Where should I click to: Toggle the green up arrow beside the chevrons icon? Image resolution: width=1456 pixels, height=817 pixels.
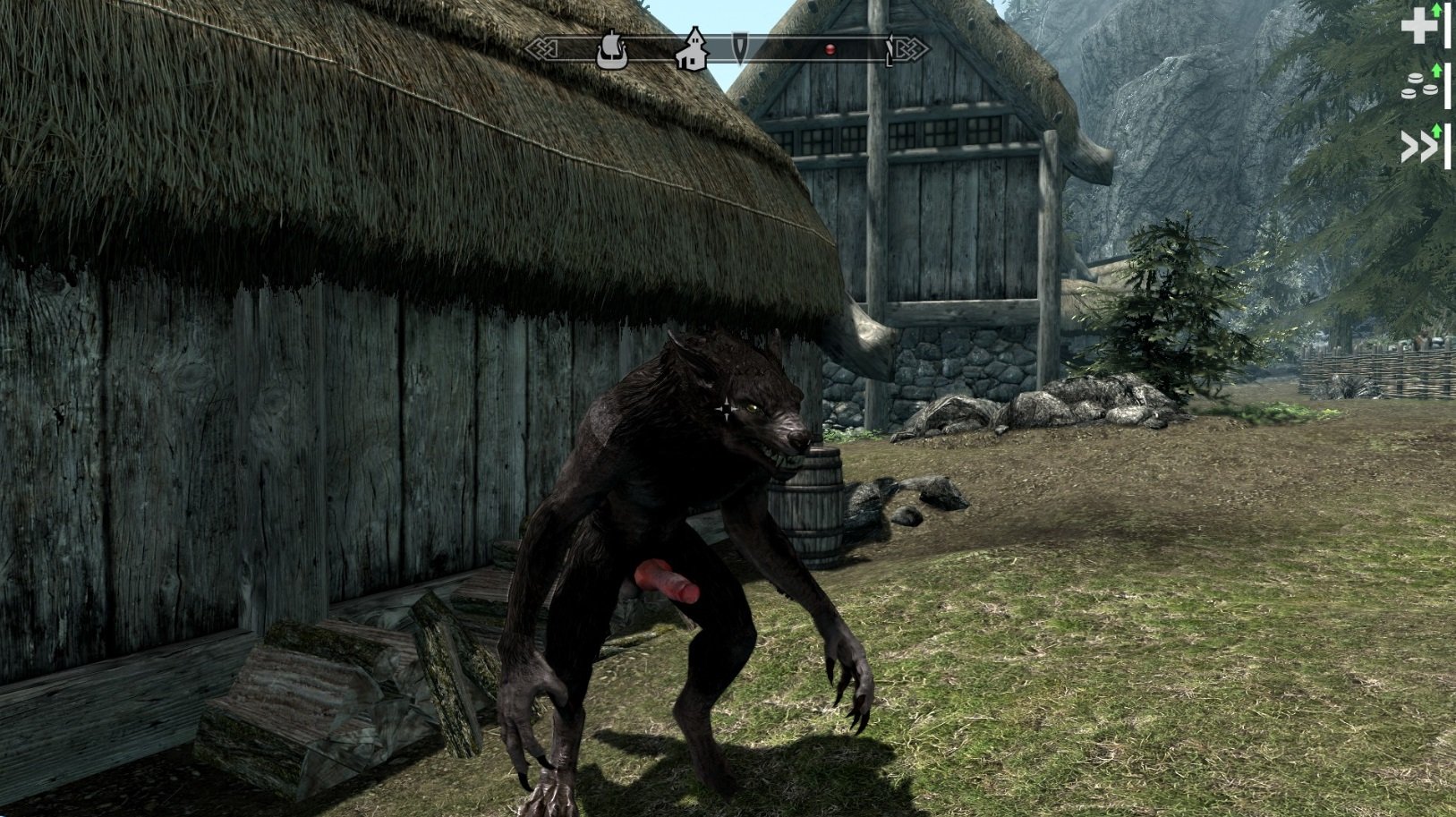coord(1437,131)
